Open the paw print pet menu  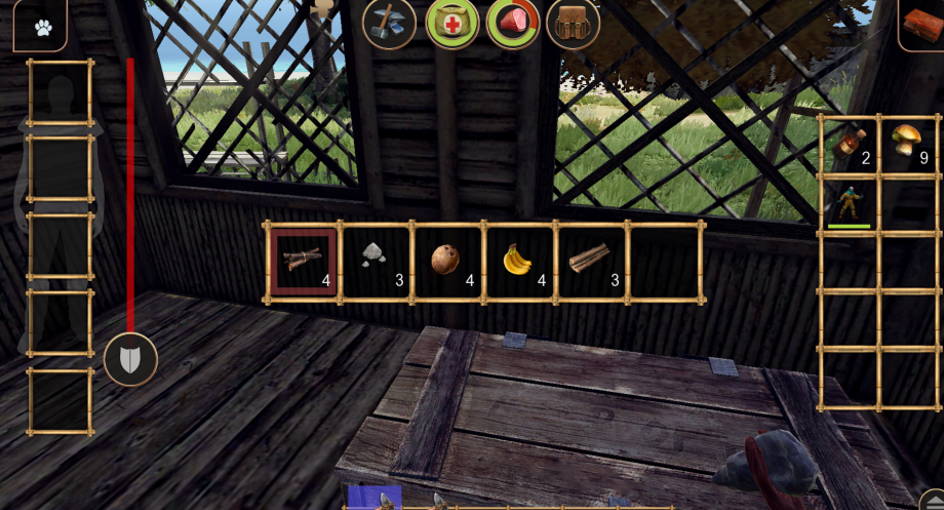click(x=41, y=26)
